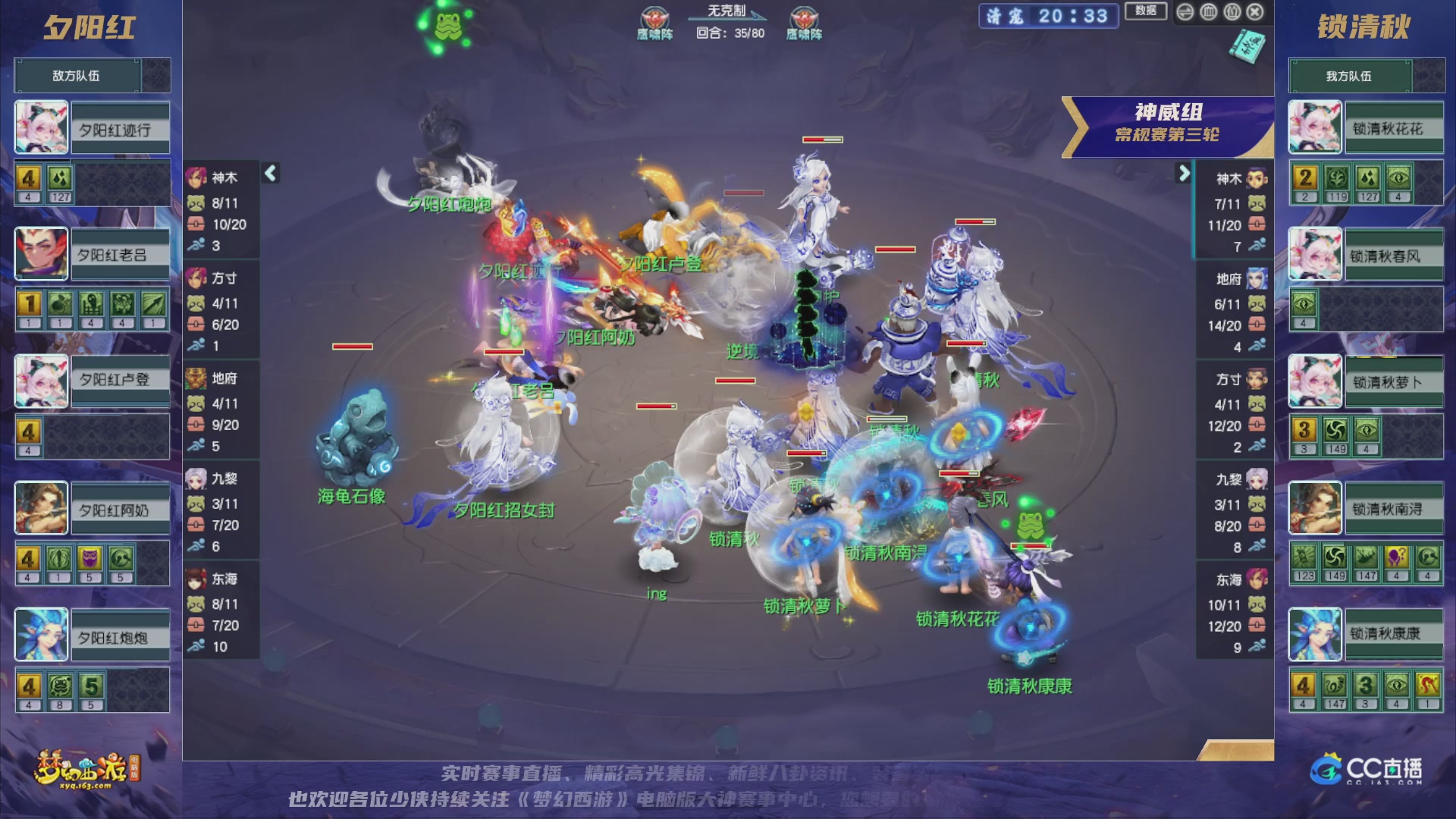This screenshot has width=1456, height=819.
Task: Toggle the green buff icon under 夕阳红阿奶
Action: pyautogui.click(x=59, y=560)
